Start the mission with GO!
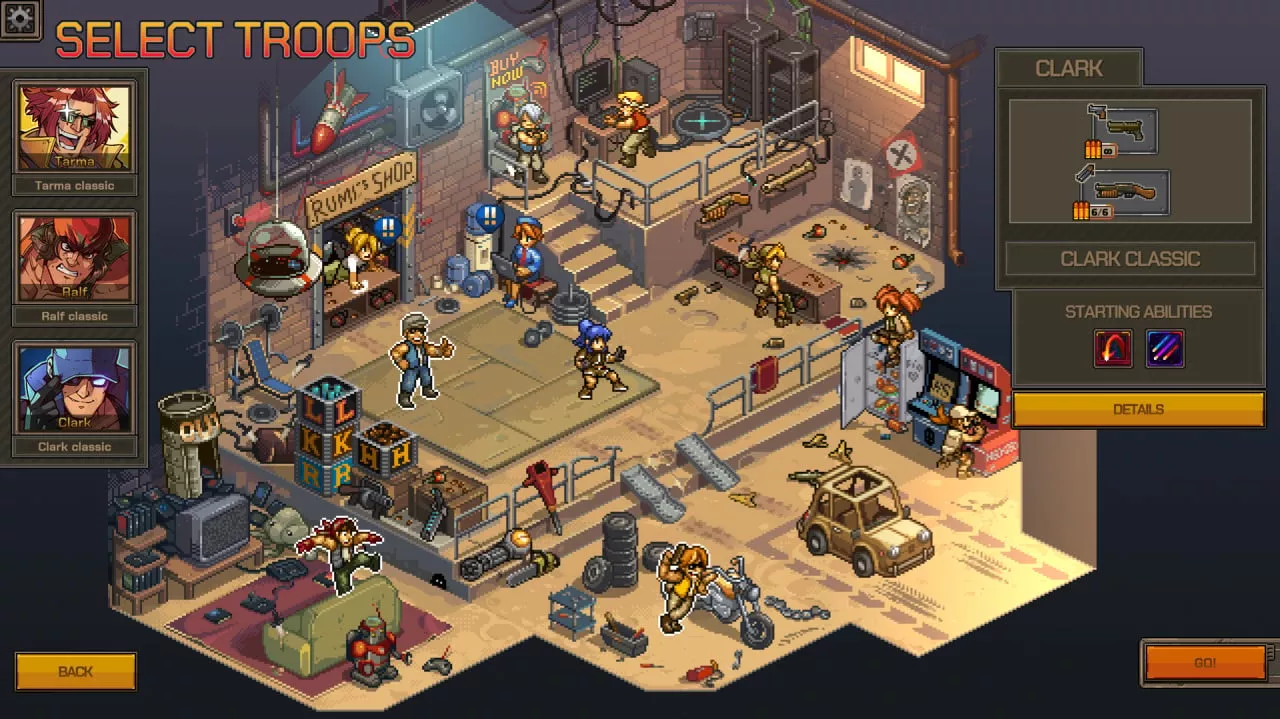The width and height of the screenshot is (1280, 719). (1205, 663)
